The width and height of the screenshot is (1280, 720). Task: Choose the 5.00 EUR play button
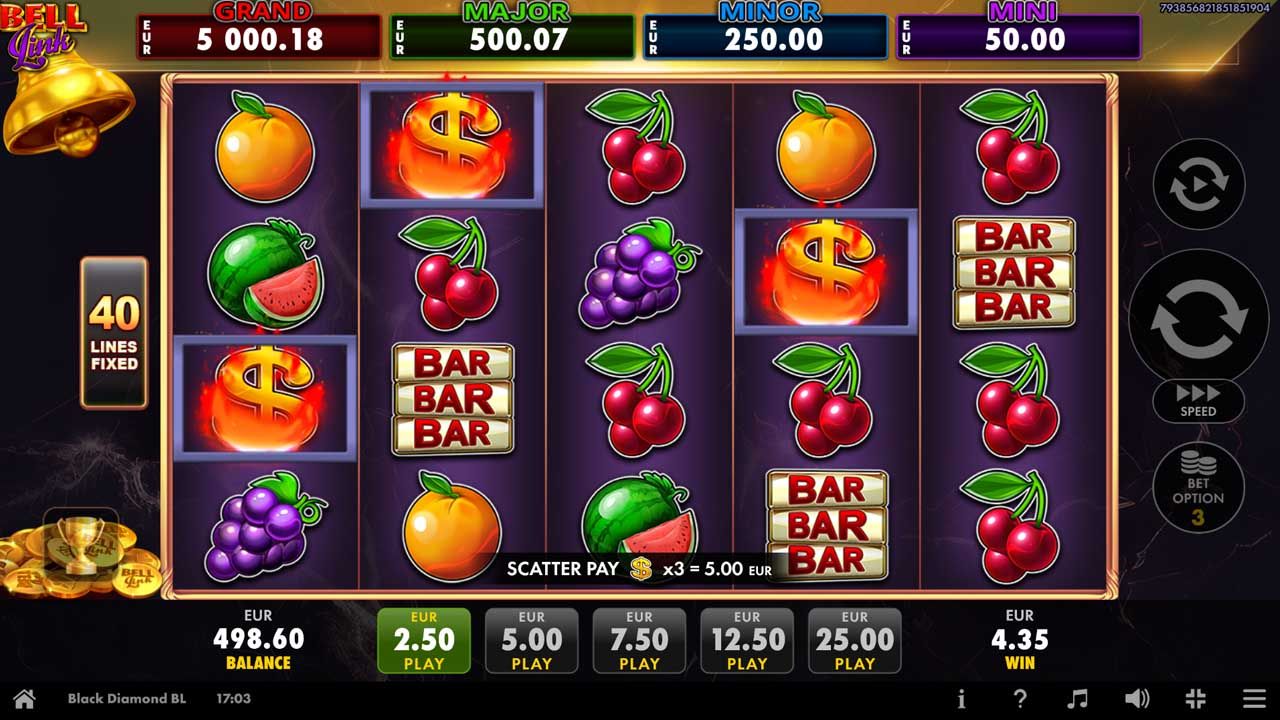(x=531, y=641)
